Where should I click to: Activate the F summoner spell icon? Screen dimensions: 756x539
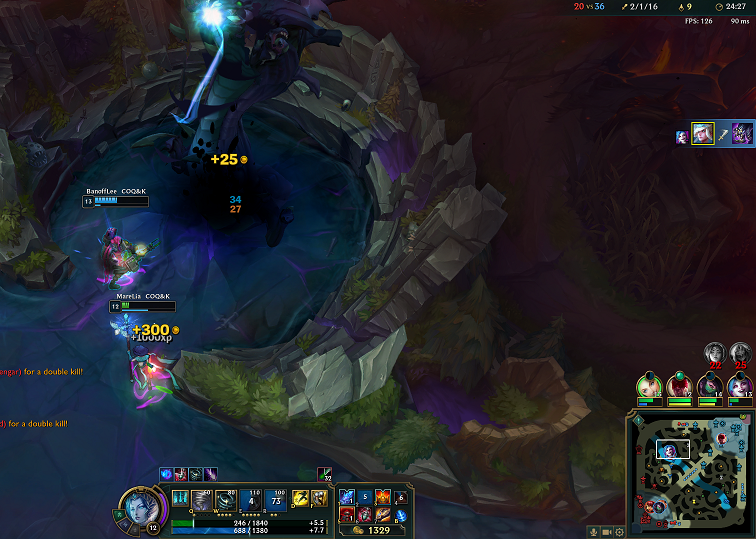pos(319,498)
